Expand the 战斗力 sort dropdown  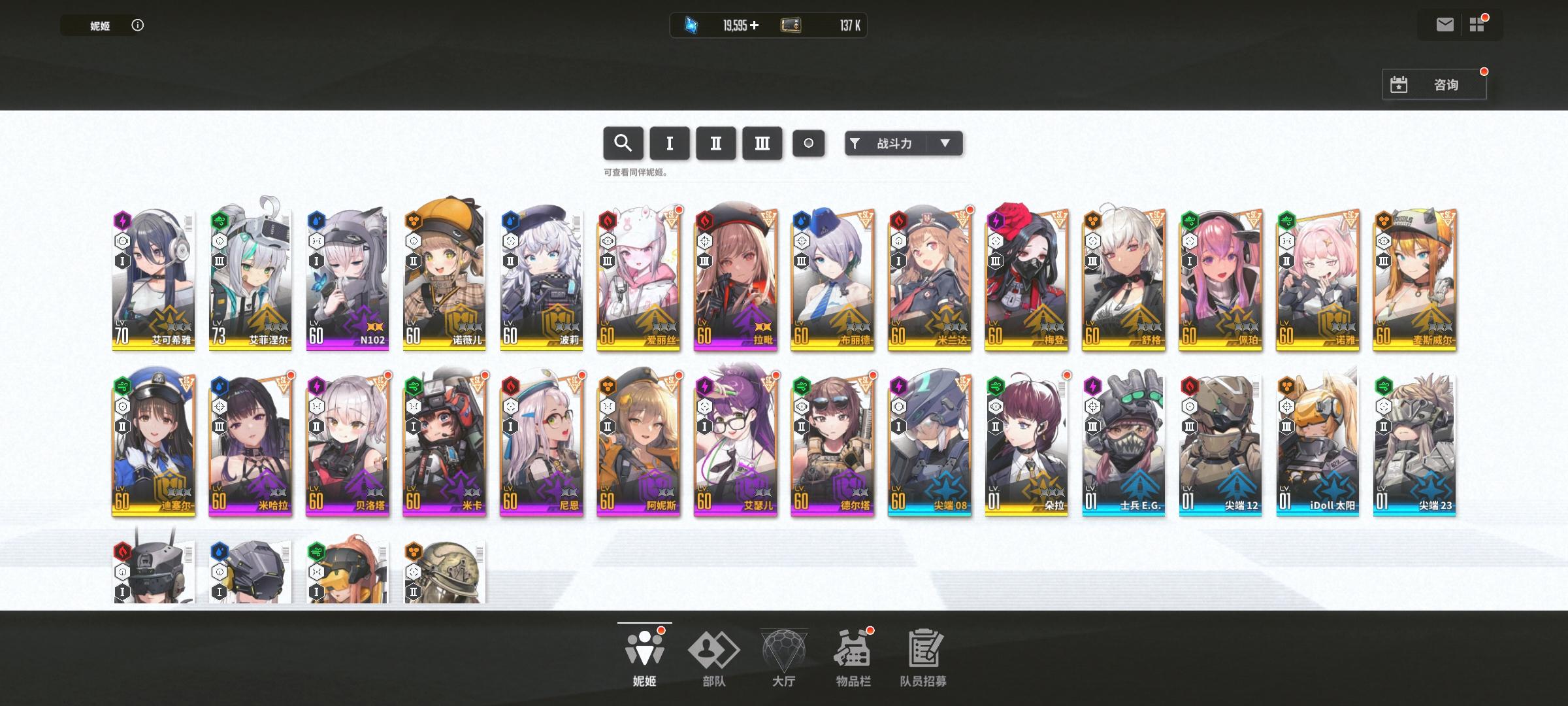click(x=943, y=143)
